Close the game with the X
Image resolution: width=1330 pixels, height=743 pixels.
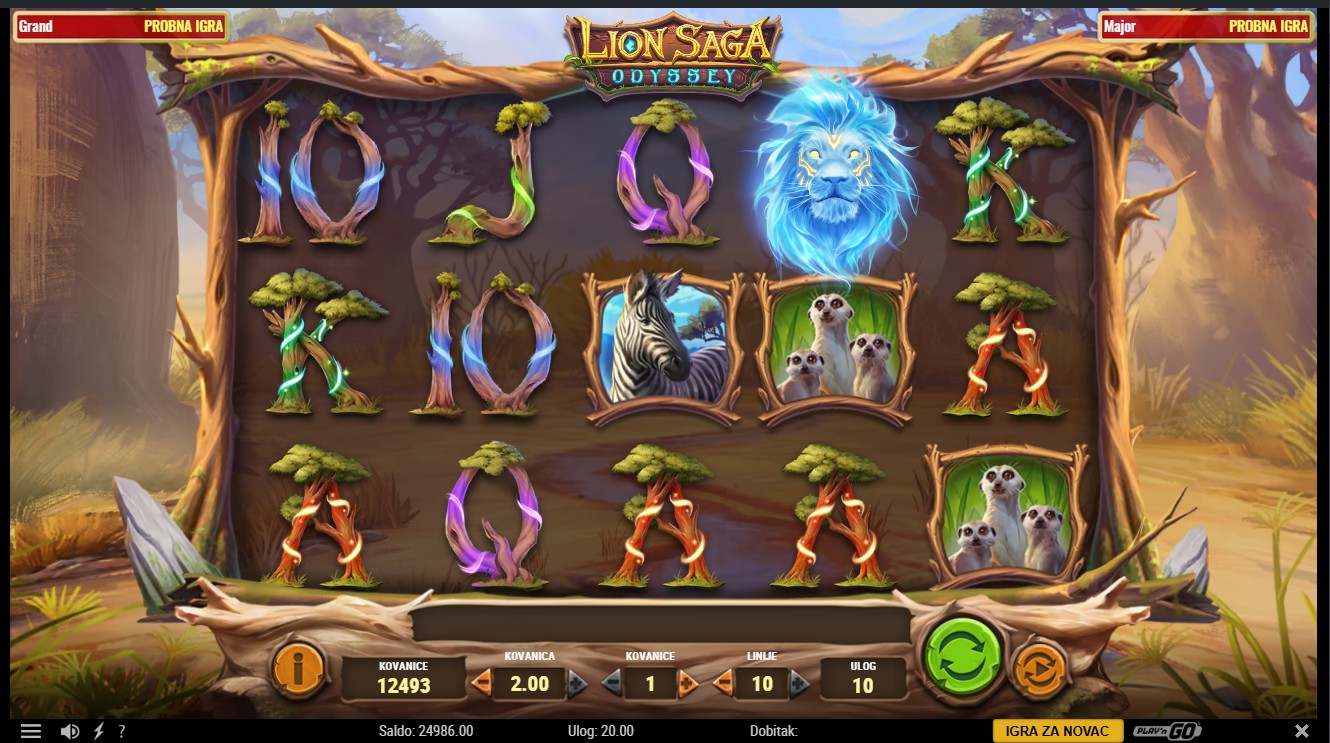click(1301, 731)
